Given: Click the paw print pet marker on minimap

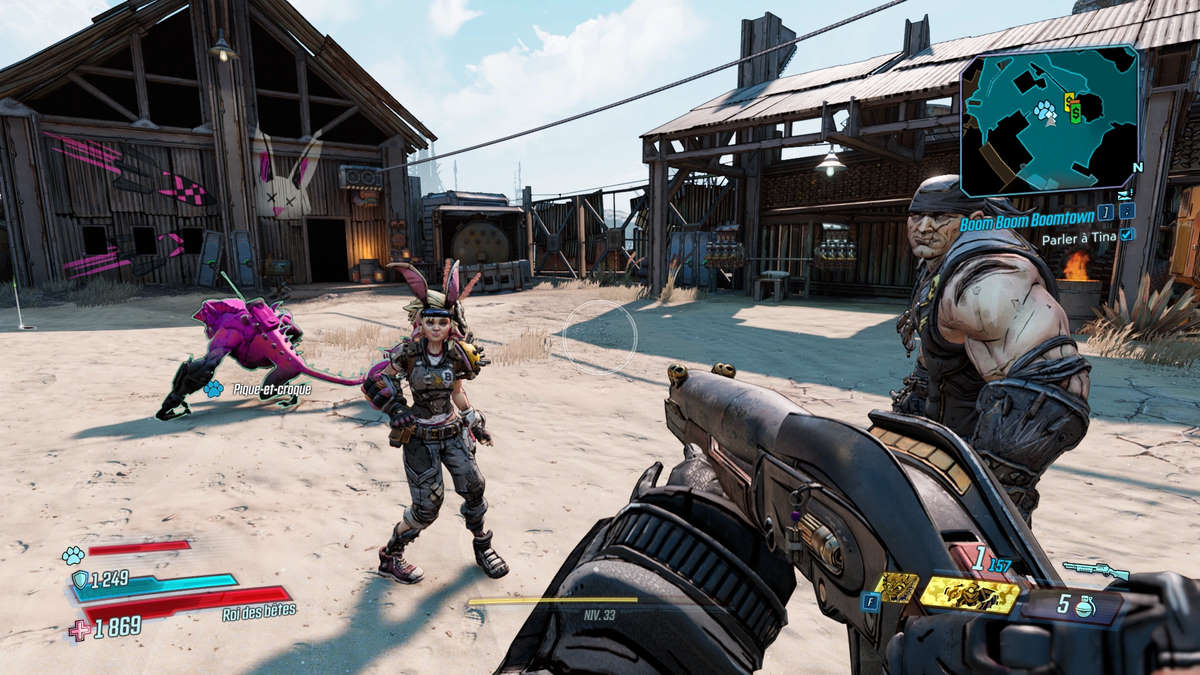Looking at the screenshot, I should pos(1045,110).
